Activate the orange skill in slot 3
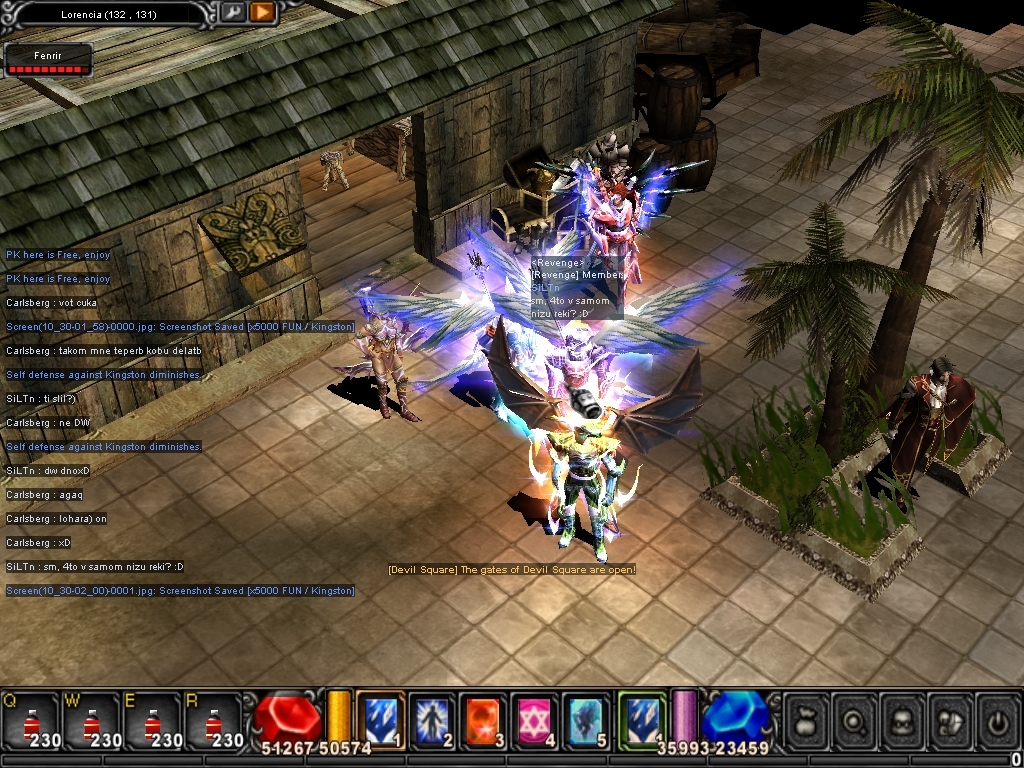The height and width of the screenshot is (768, 1024). (484, 720)
